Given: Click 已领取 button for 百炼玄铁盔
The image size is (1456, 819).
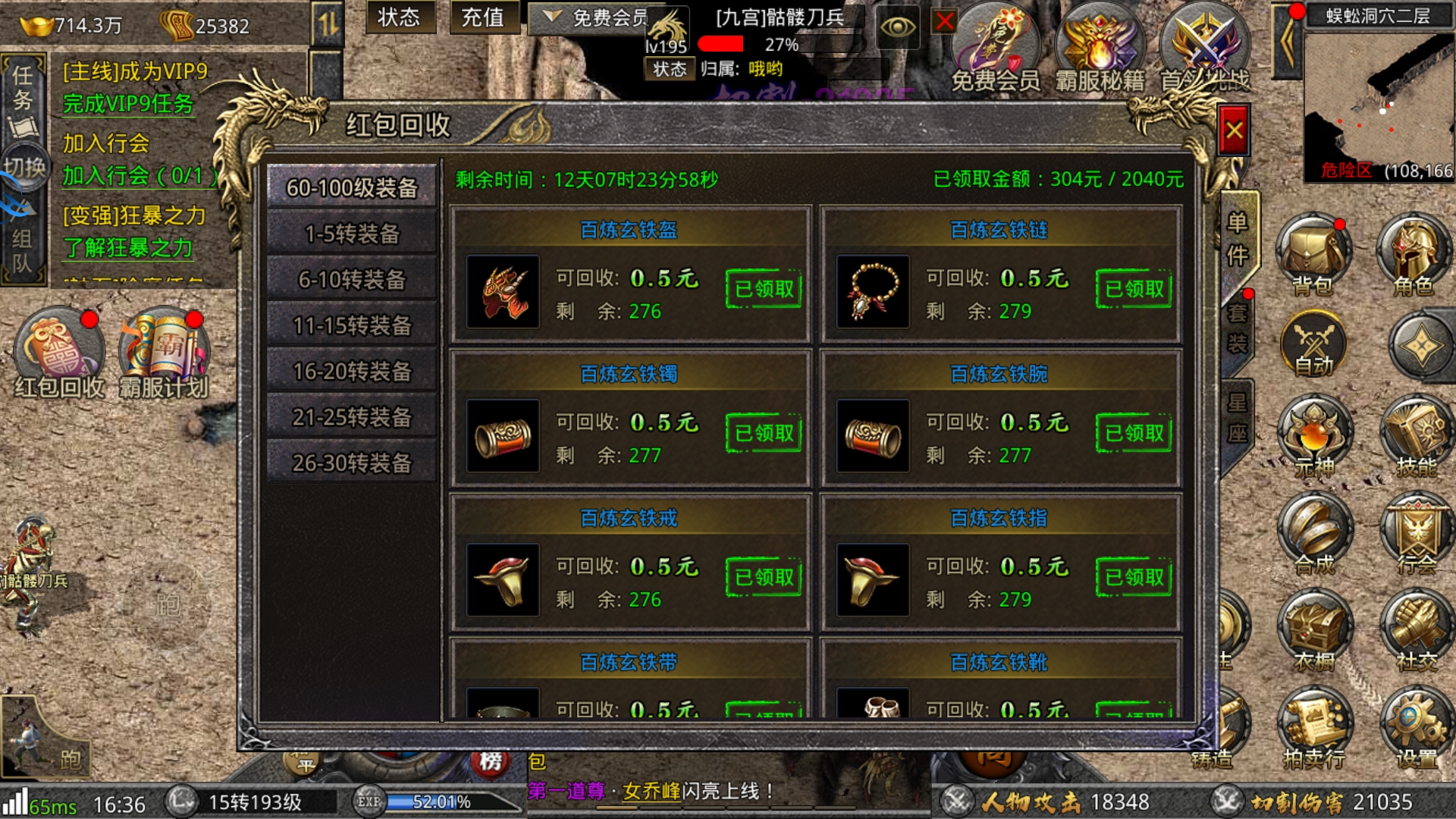Looking at the screenshot, I should click(x=764, y=289).
